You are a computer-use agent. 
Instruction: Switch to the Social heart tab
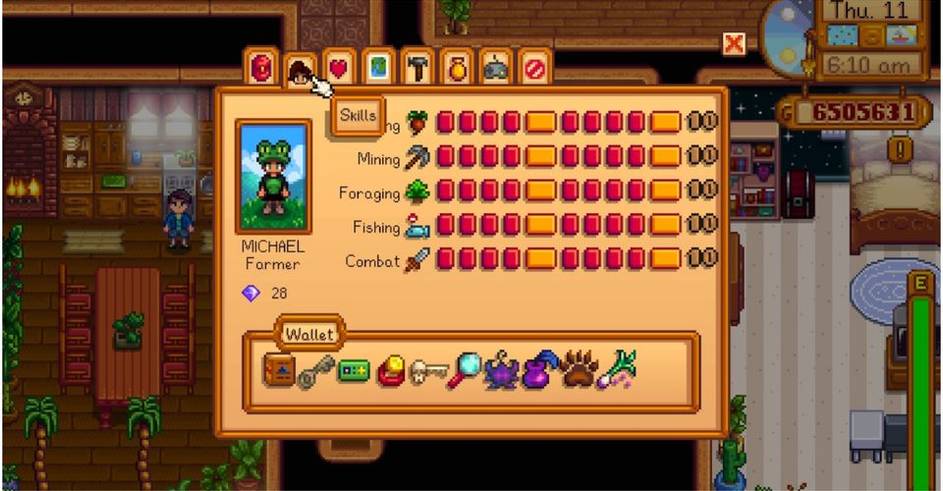click(x=339, y=69)
